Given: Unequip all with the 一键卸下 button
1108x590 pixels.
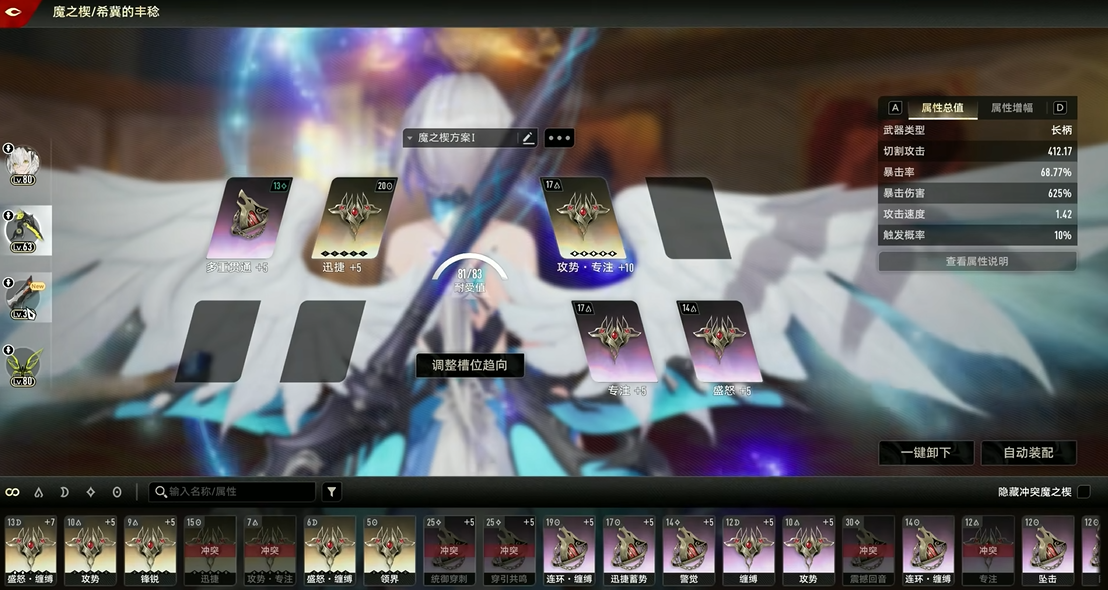Looking at the screenshot, I should tap(925, 453).
